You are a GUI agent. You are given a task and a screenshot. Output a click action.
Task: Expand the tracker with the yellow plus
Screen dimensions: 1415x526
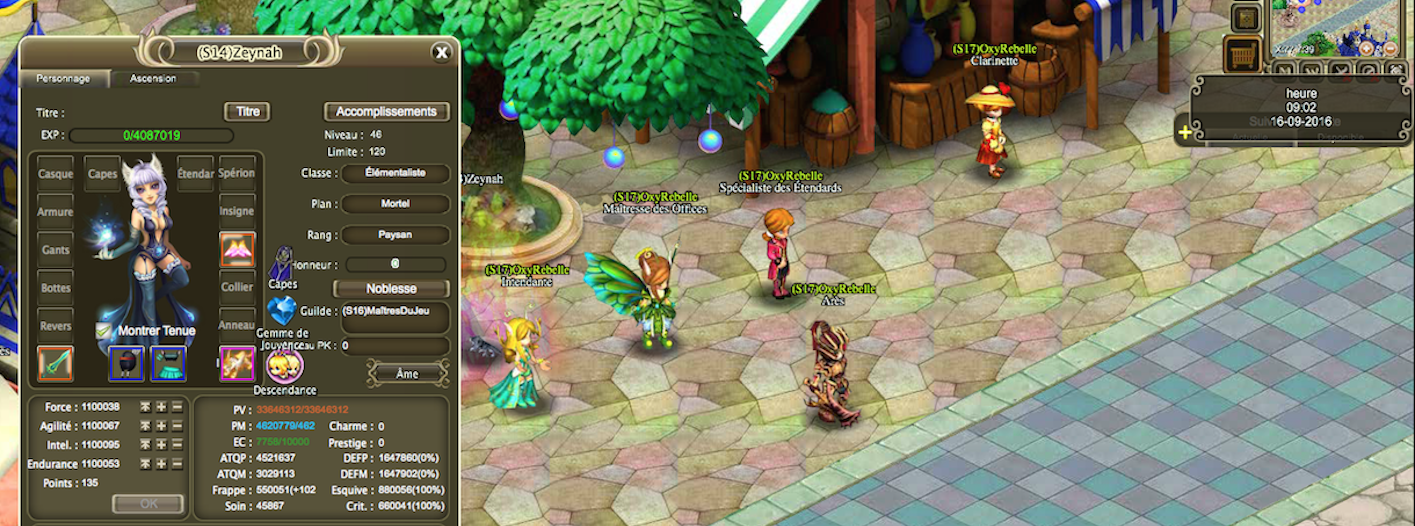1185,132
